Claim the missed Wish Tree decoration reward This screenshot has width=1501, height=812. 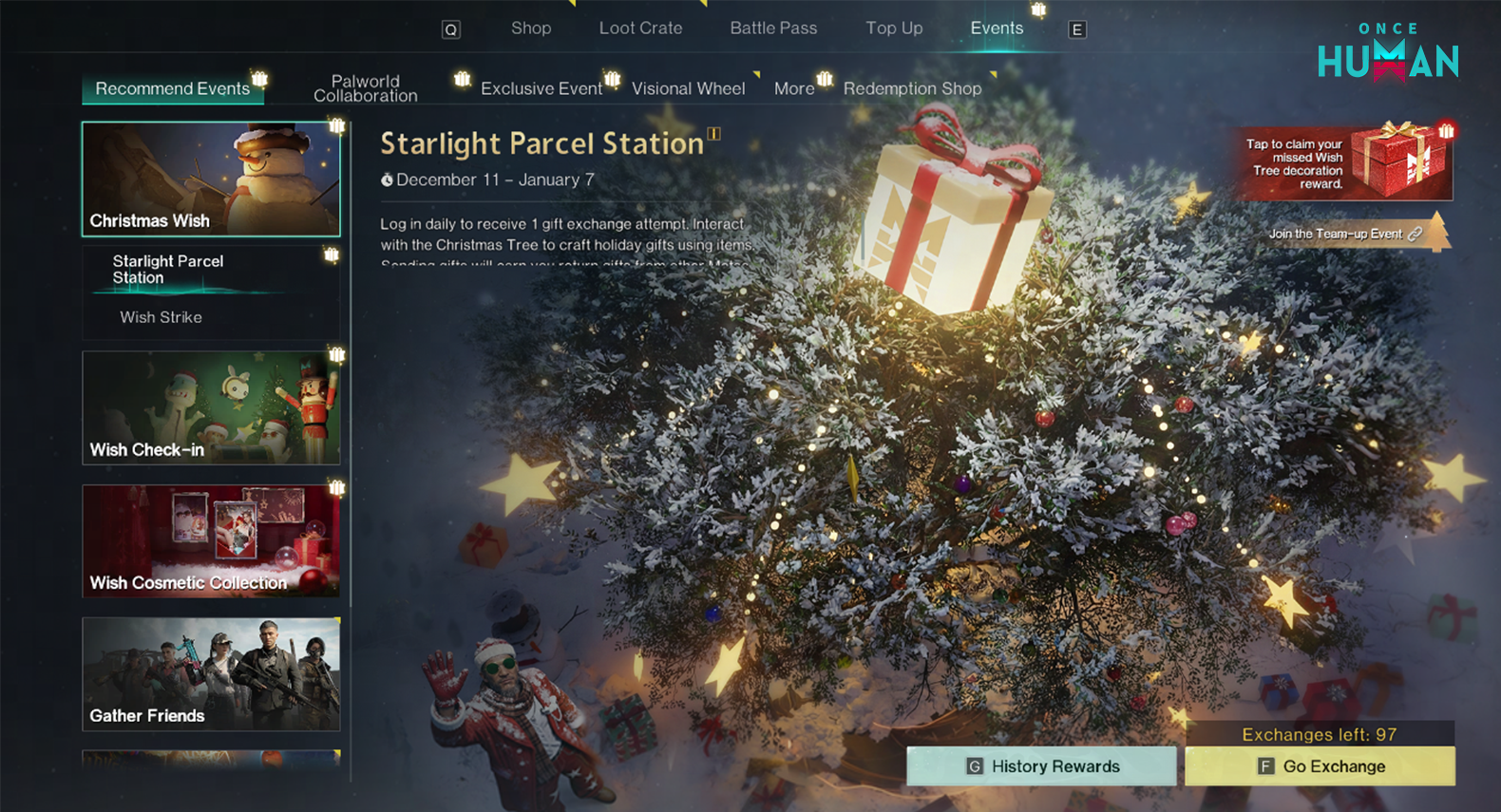click(x=1346, y=163)
